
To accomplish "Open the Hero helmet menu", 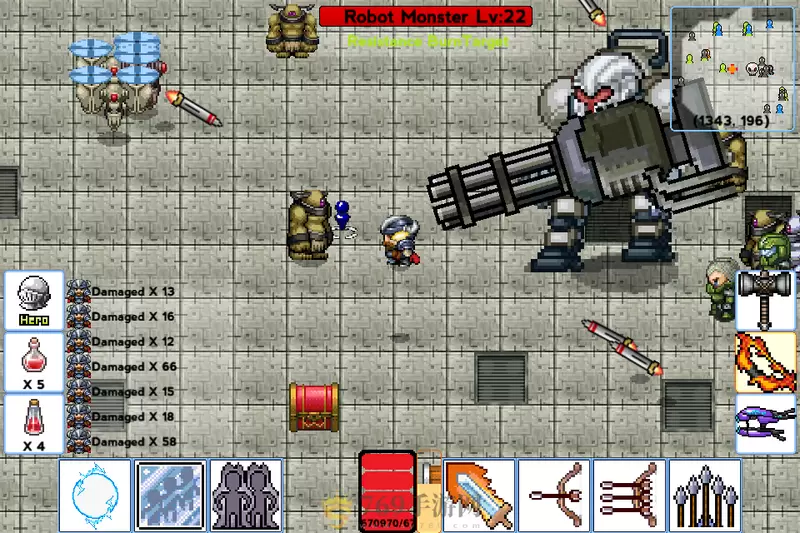I will coord(34,300).
